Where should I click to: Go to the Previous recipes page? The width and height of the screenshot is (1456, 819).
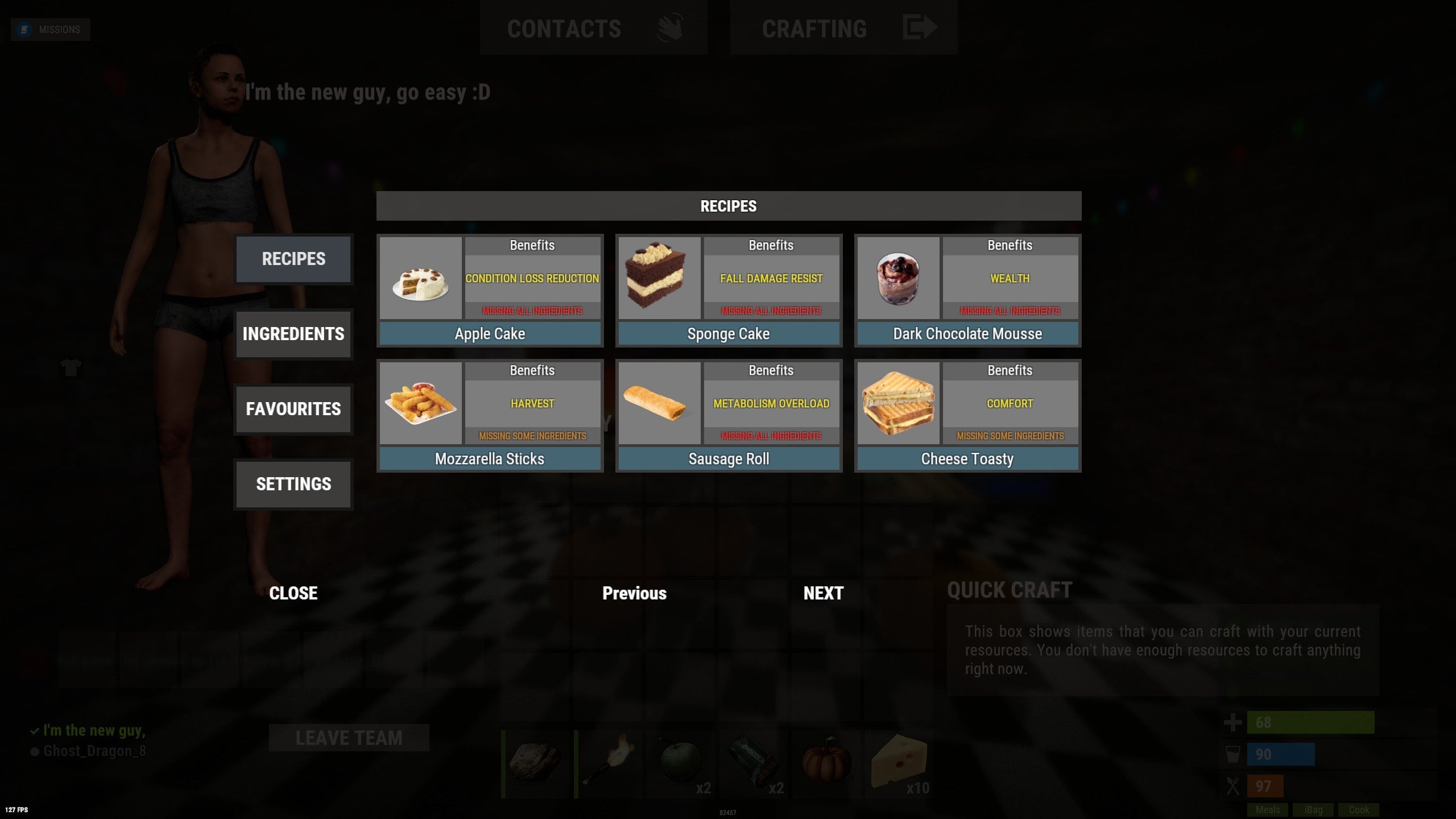click(634, 593)
